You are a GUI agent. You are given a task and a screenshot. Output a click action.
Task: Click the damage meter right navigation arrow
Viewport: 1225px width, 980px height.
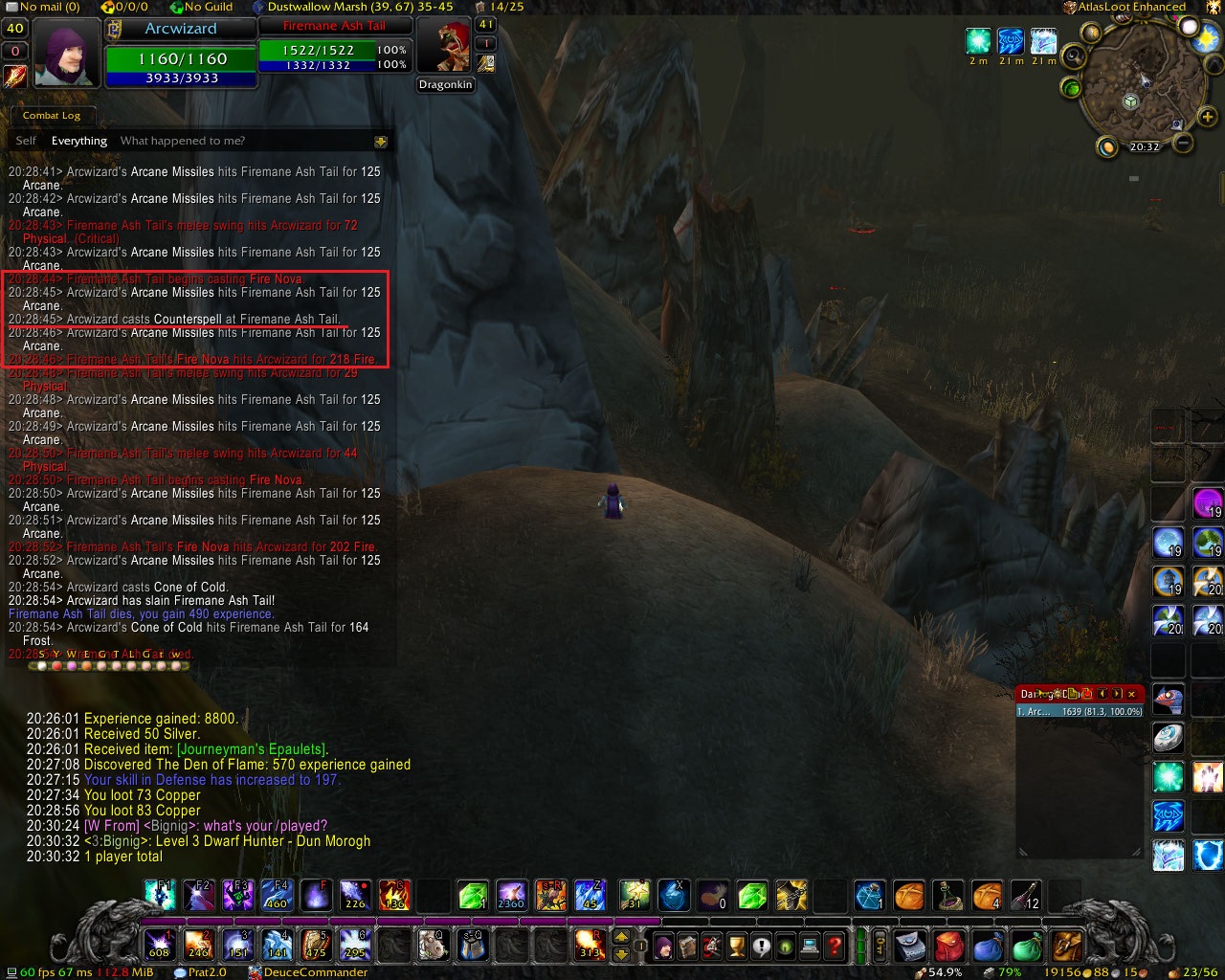pyautogui.click(x=1117, y=694)
